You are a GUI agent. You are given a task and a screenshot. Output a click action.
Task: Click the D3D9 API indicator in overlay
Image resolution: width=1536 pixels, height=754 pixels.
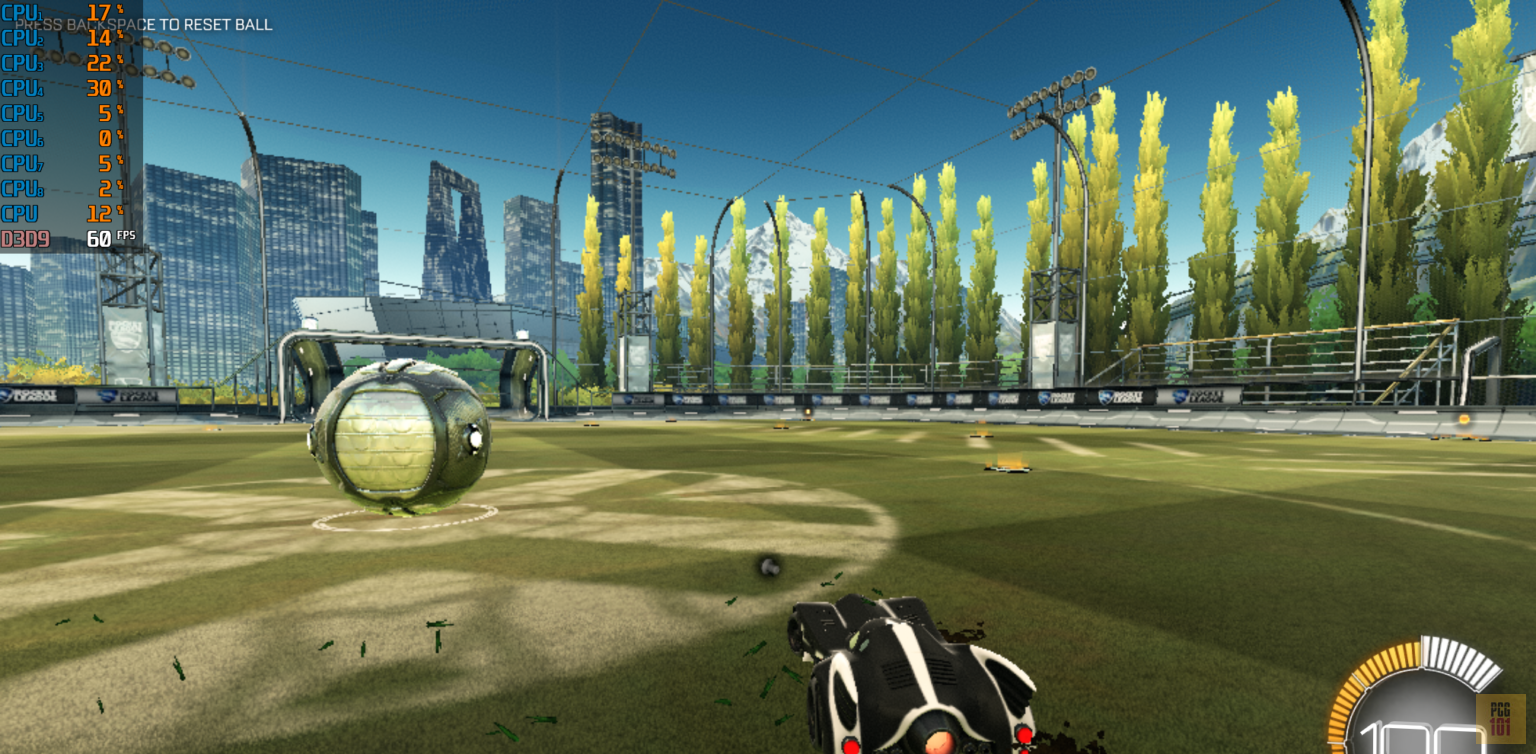(x=25, y=238)
